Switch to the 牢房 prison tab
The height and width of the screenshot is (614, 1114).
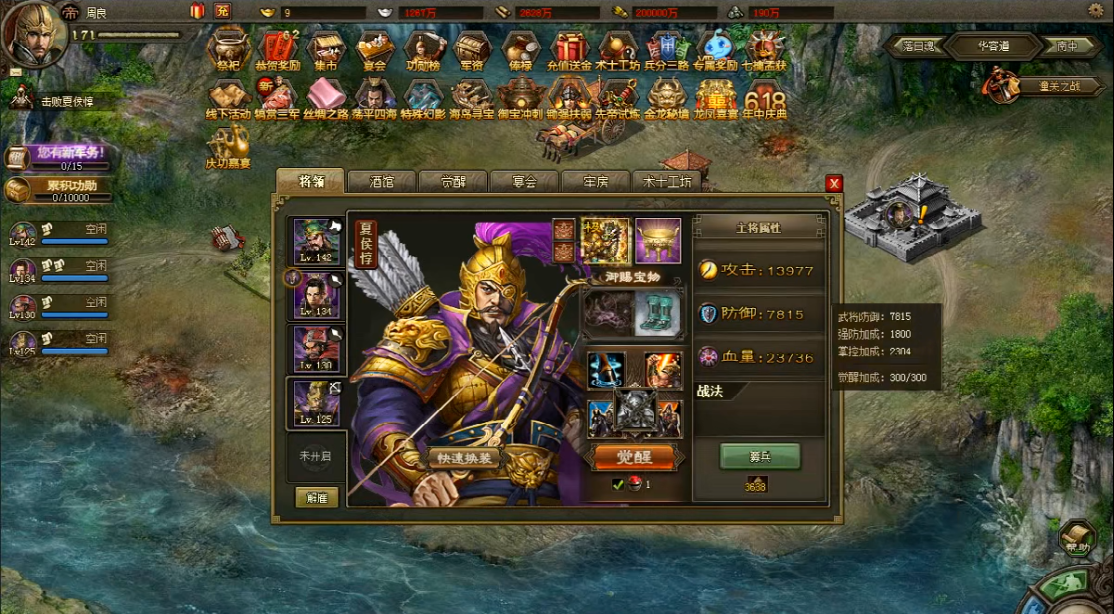click(x=596, y=182)
